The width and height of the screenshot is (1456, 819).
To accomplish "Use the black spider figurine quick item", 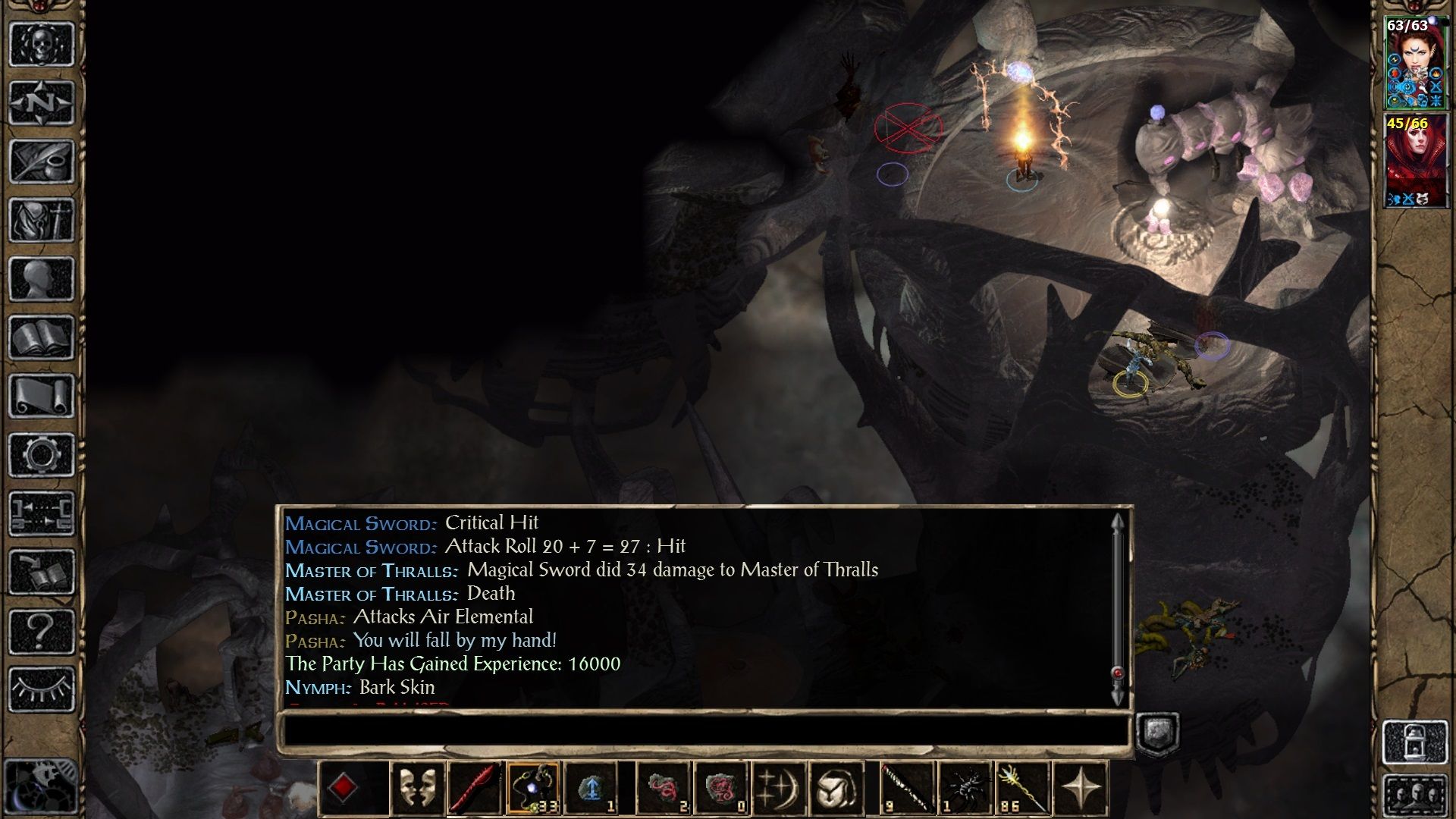I will pyautogui.click(x=965, y=789).
